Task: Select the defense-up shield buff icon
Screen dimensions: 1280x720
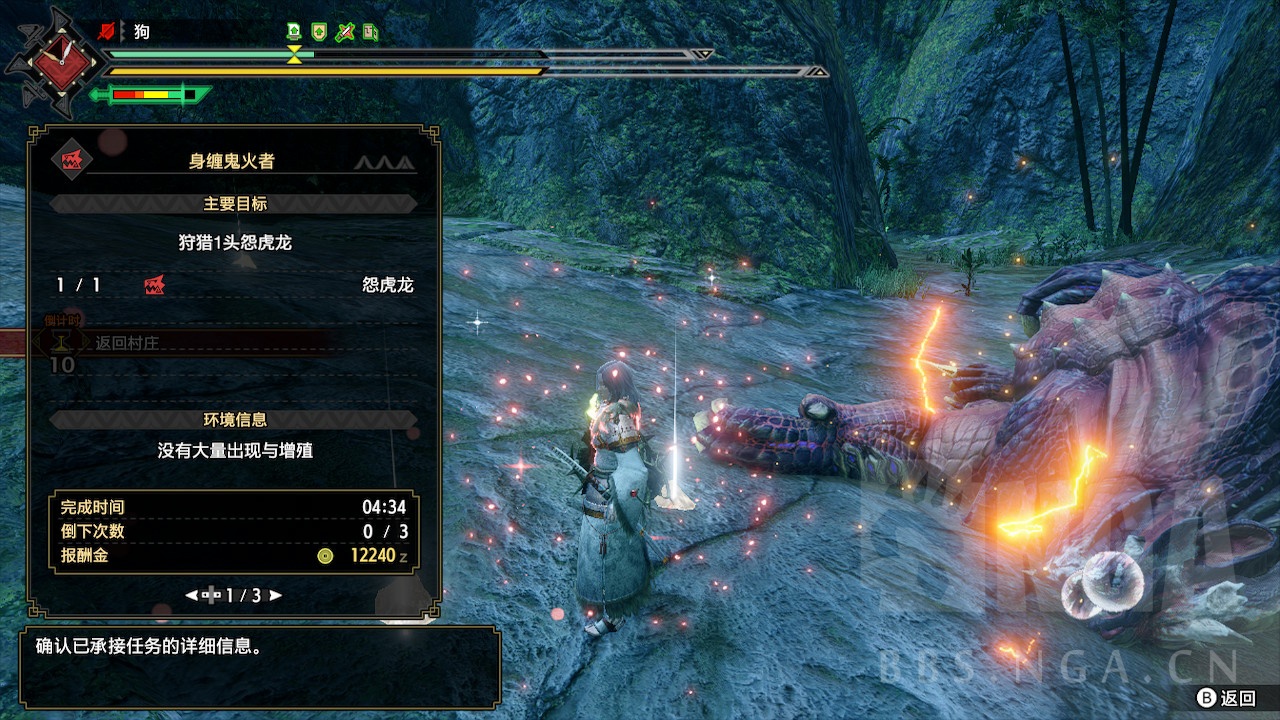Action: [320, 32]
